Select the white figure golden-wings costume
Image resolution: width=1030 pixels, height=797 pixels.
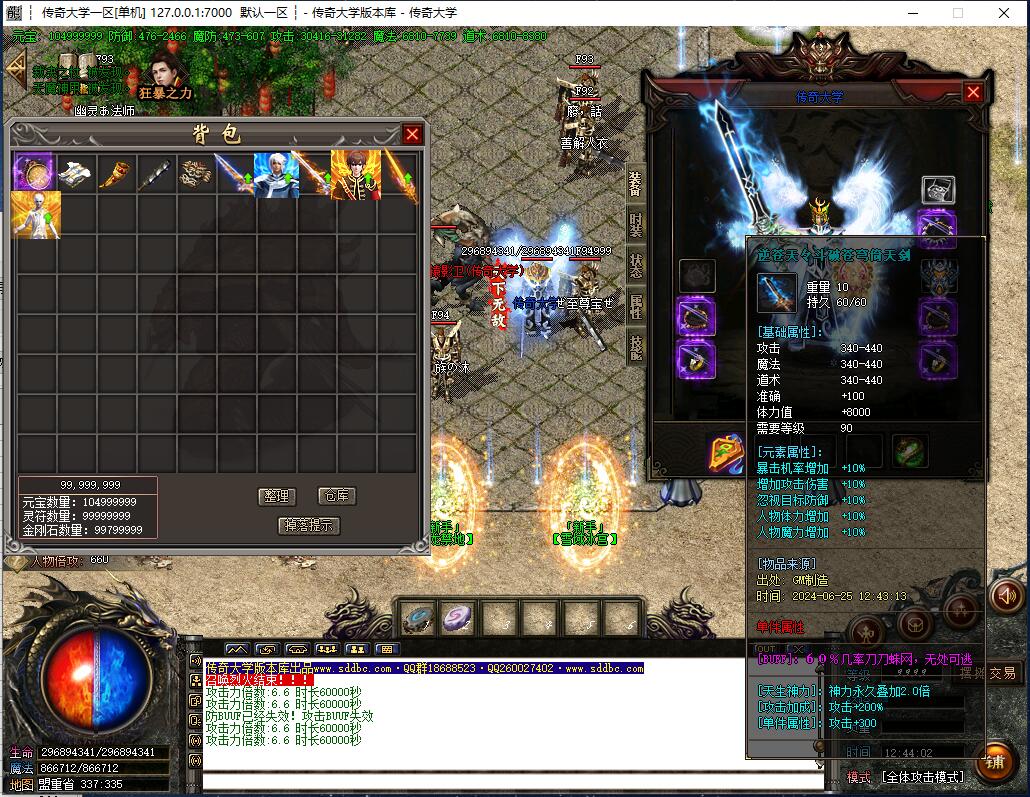35,214
